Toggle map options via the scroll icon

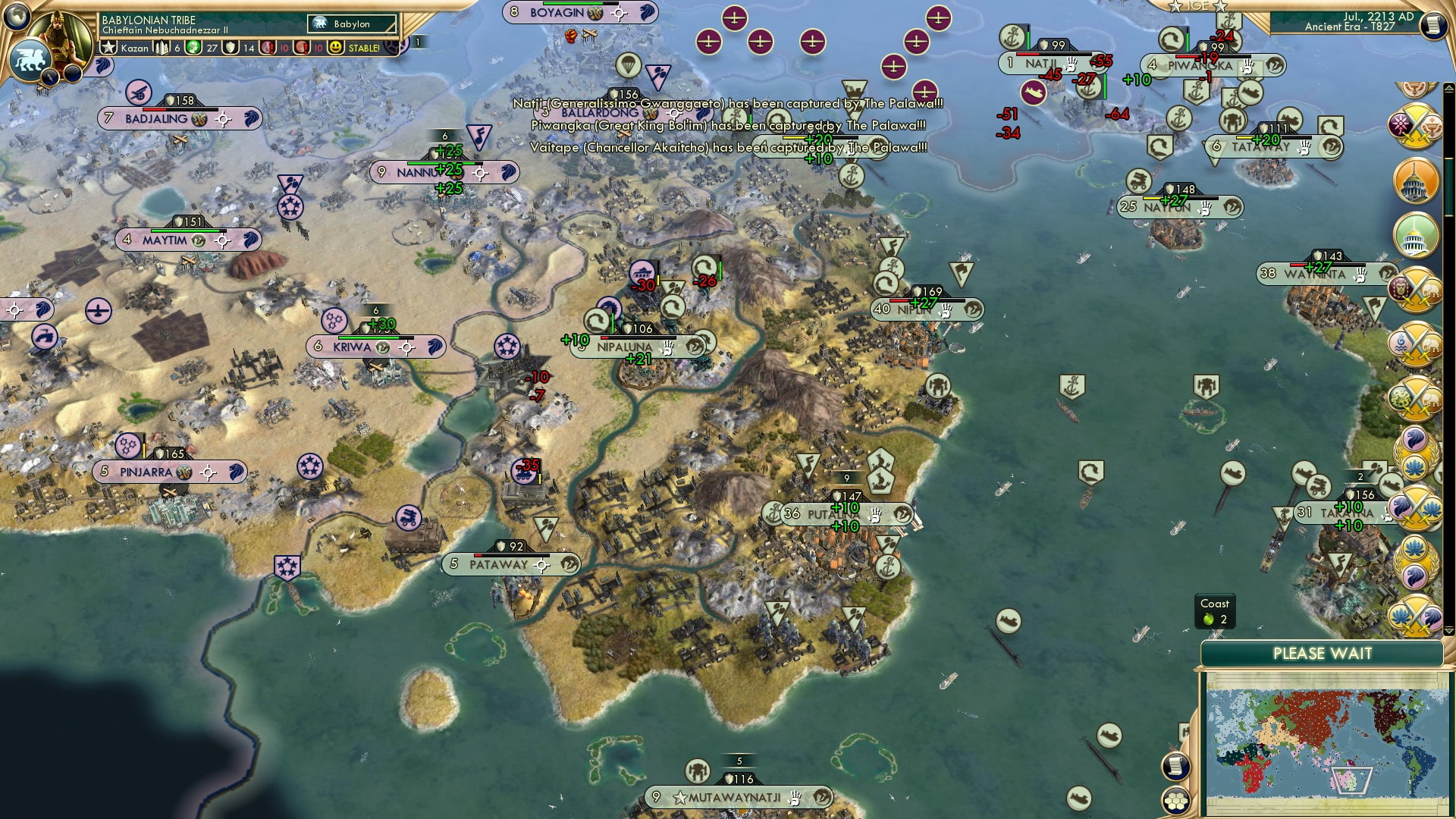(x=1175, y=767)
